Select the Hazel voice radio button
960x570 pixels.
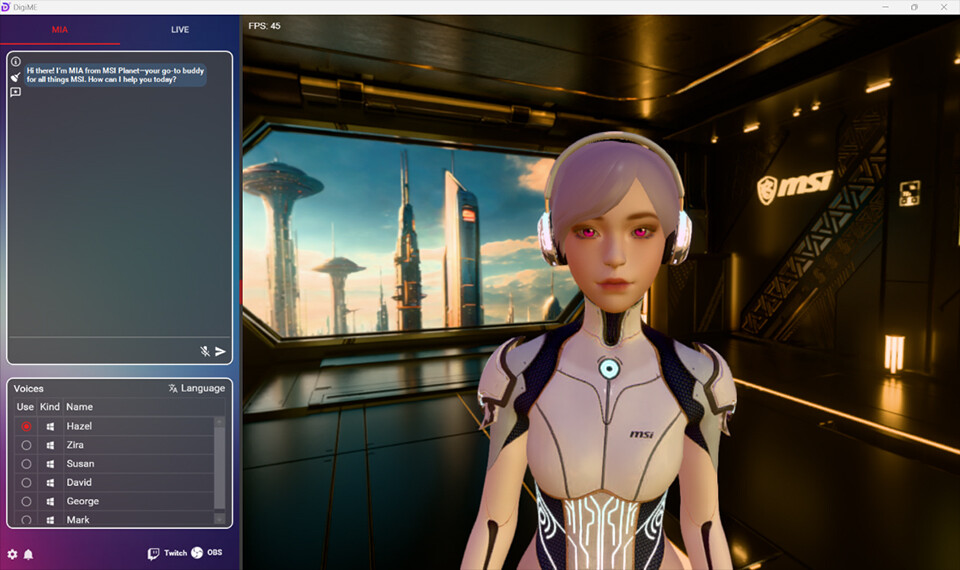[x=26, y=426]
